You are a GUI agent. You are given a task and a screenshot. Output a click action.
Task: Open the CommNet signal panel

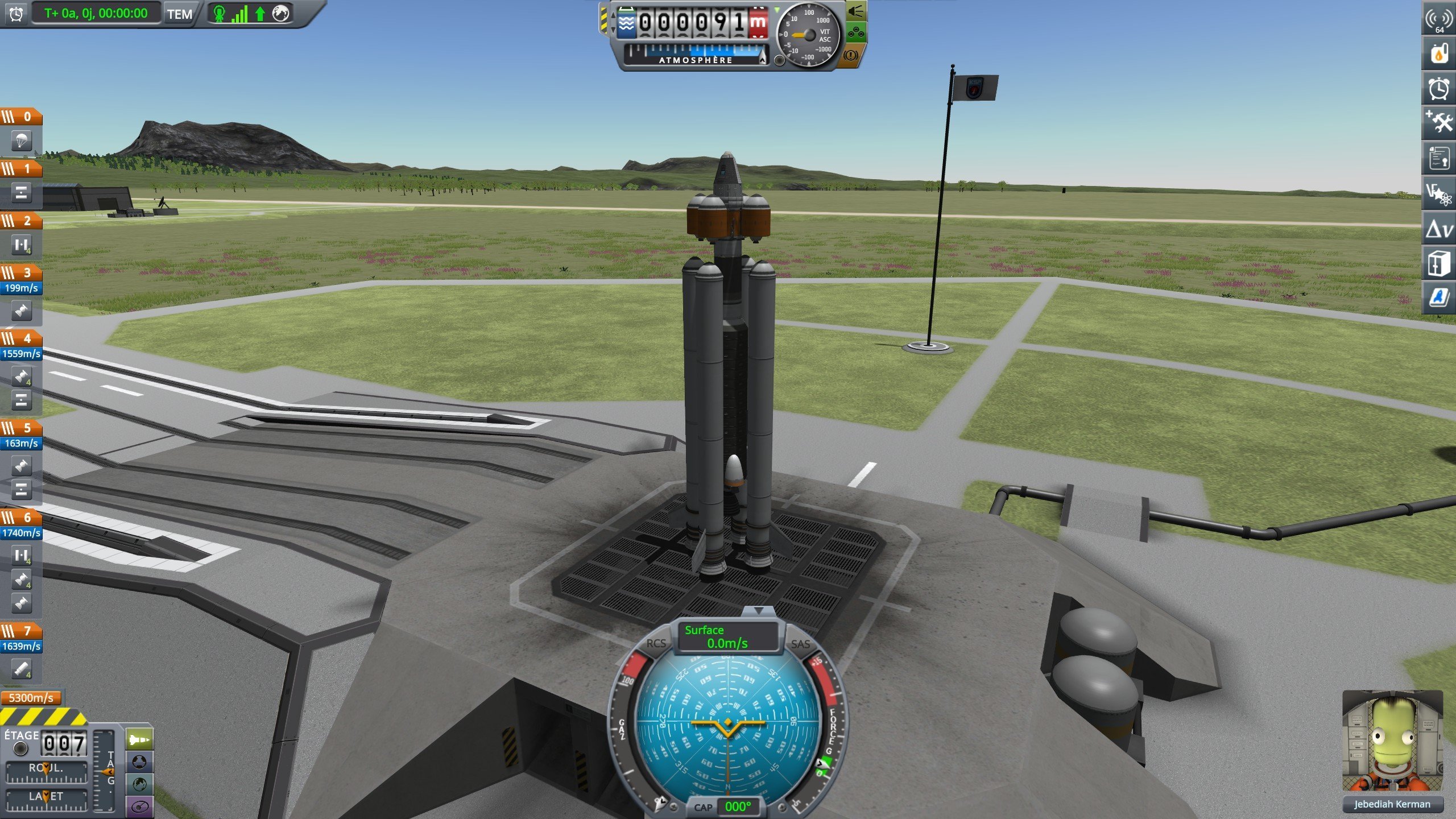click(1438, 20)
